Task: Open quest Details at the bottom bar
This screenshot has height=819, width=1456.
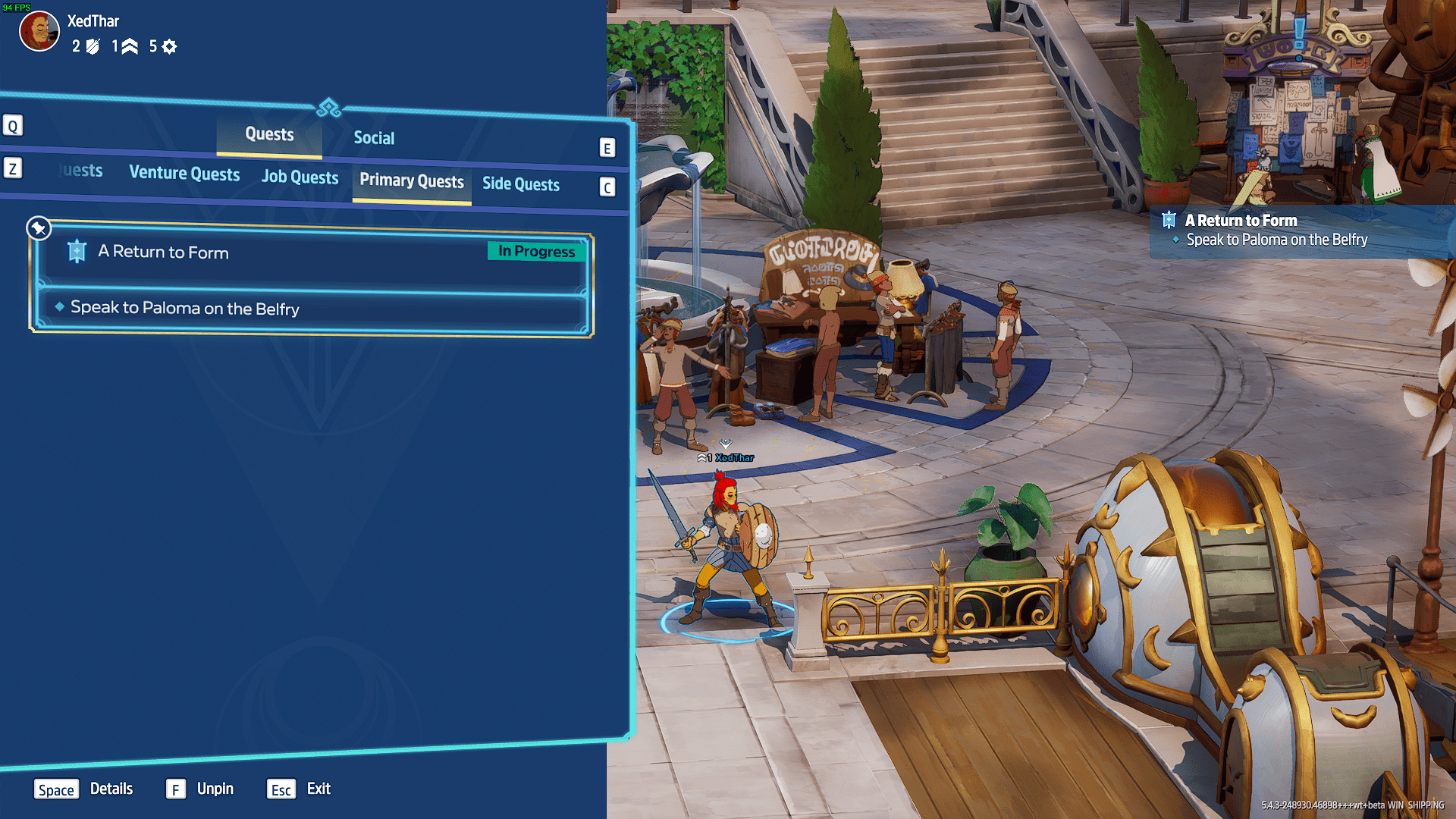Action: click(83, 789)
